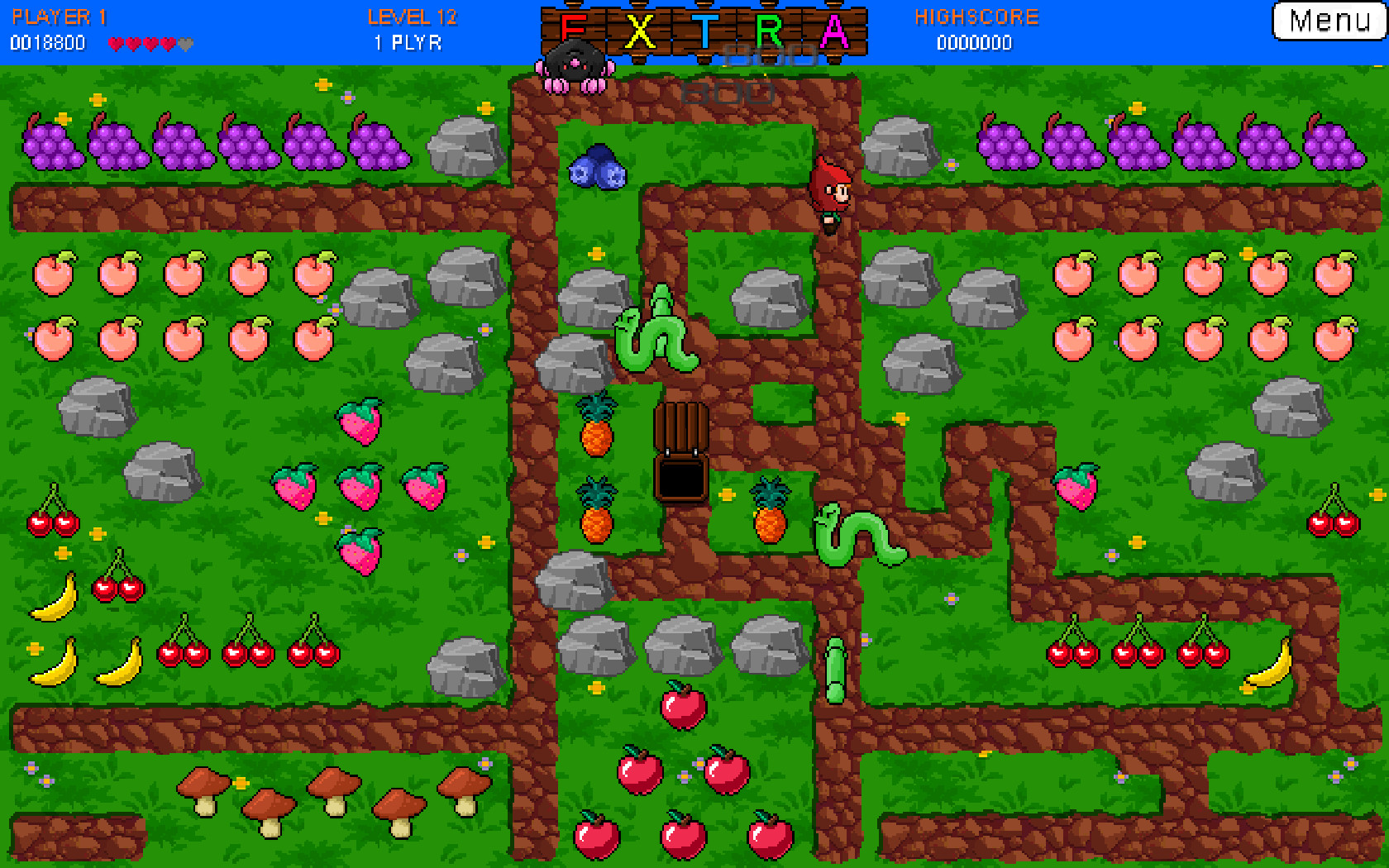Select the lone banana near the bottom-right
The image size is (1389, 868).
point(1267,665)
